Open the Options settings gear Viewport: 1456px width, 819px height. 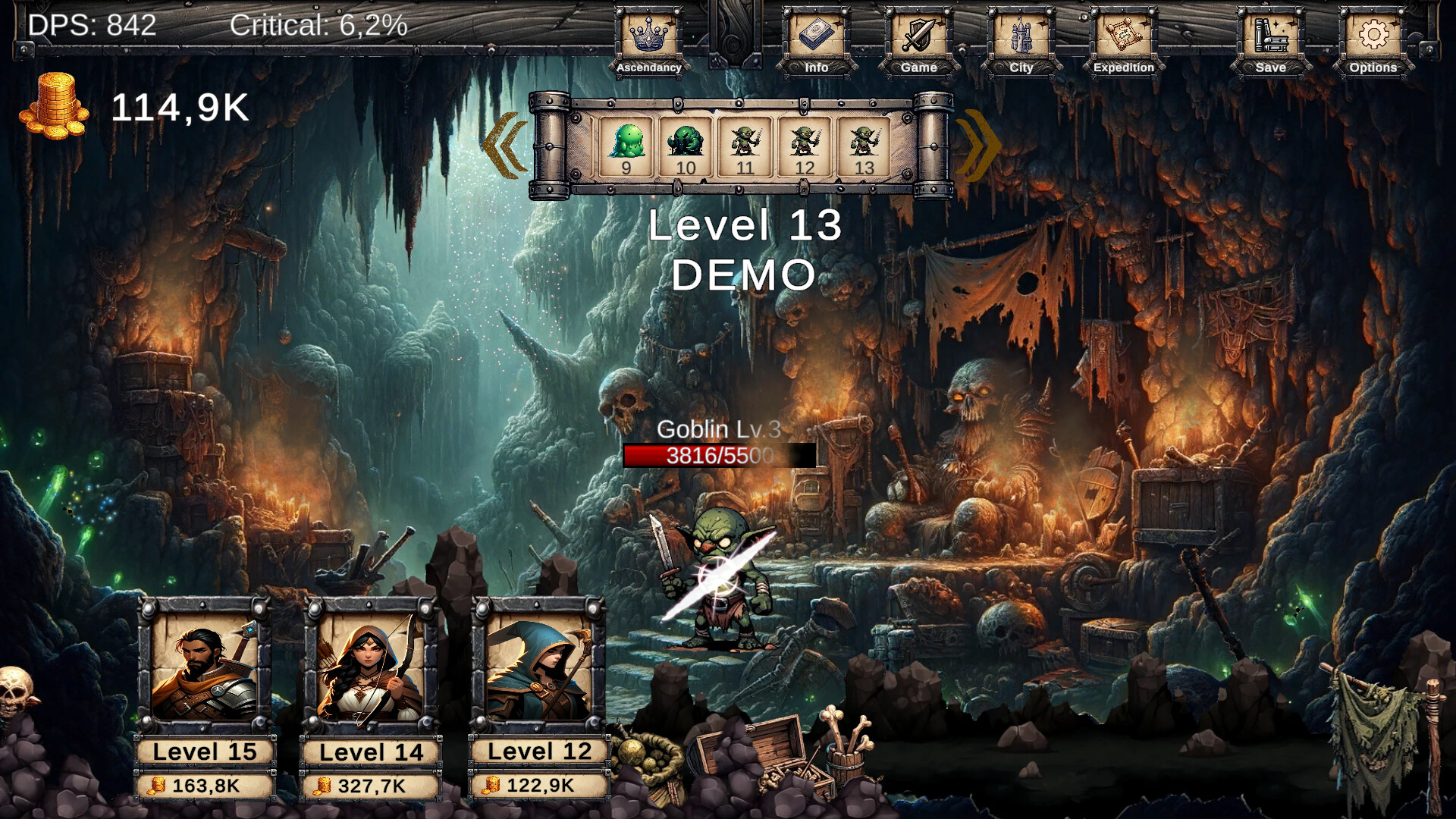pyautogui.click(x=1373, y=34)
